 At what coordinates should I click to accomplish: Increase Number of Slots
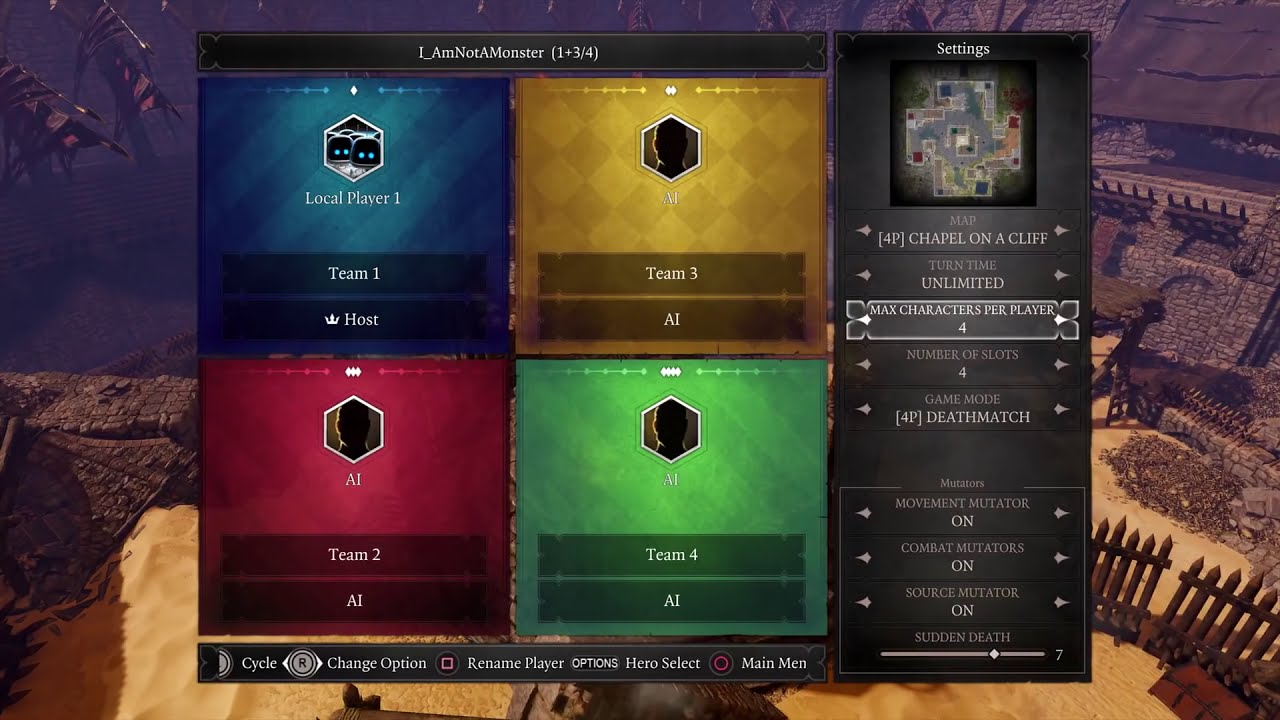(x=1061, y=364)
